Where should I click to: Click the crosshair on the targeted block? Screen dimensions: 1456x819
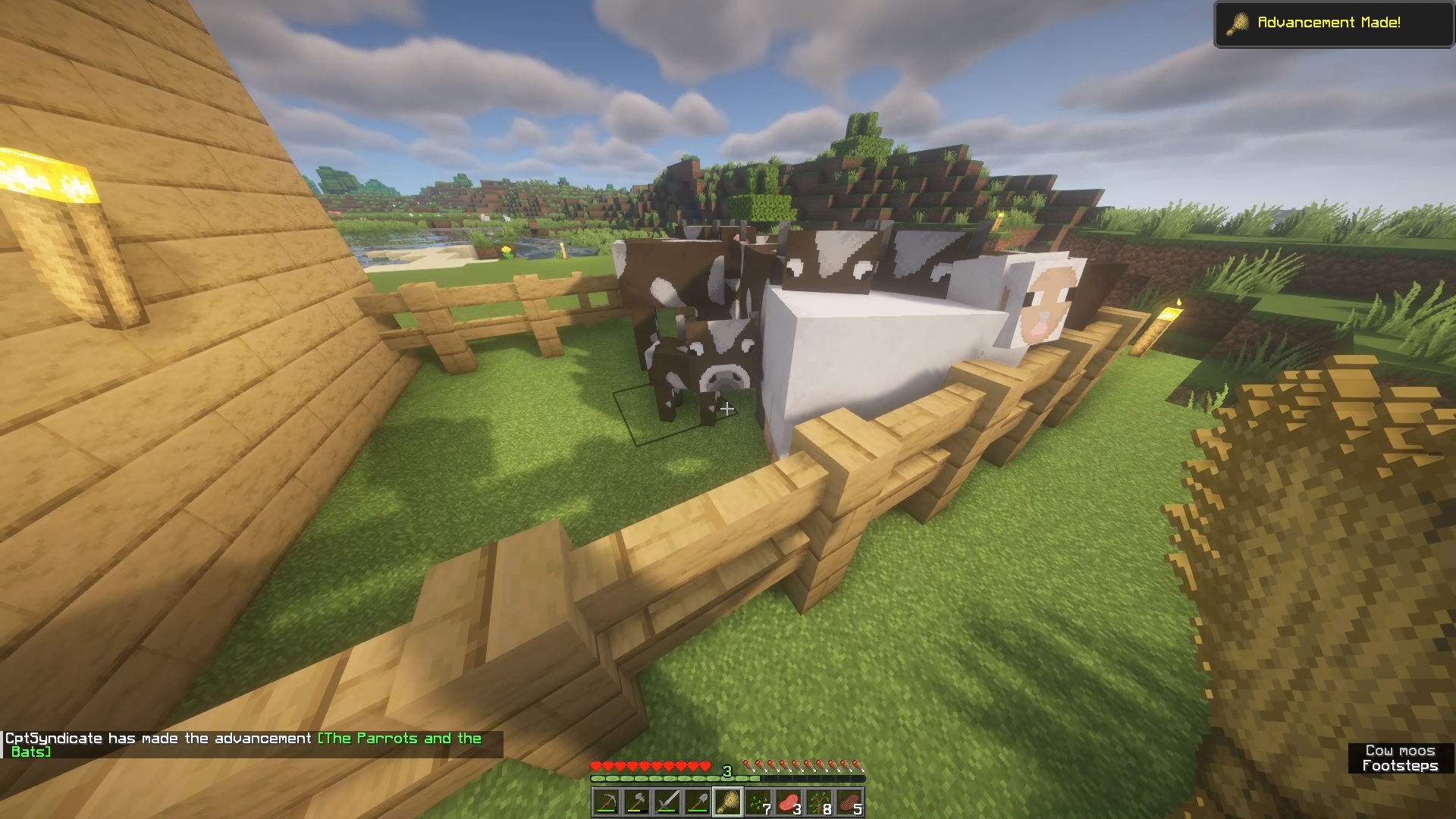tap(728, 409)
